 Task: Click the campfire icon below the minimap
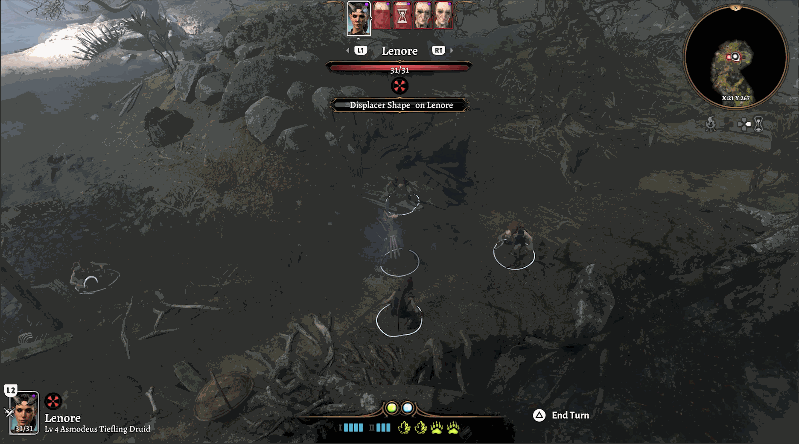tap(711, 122)
